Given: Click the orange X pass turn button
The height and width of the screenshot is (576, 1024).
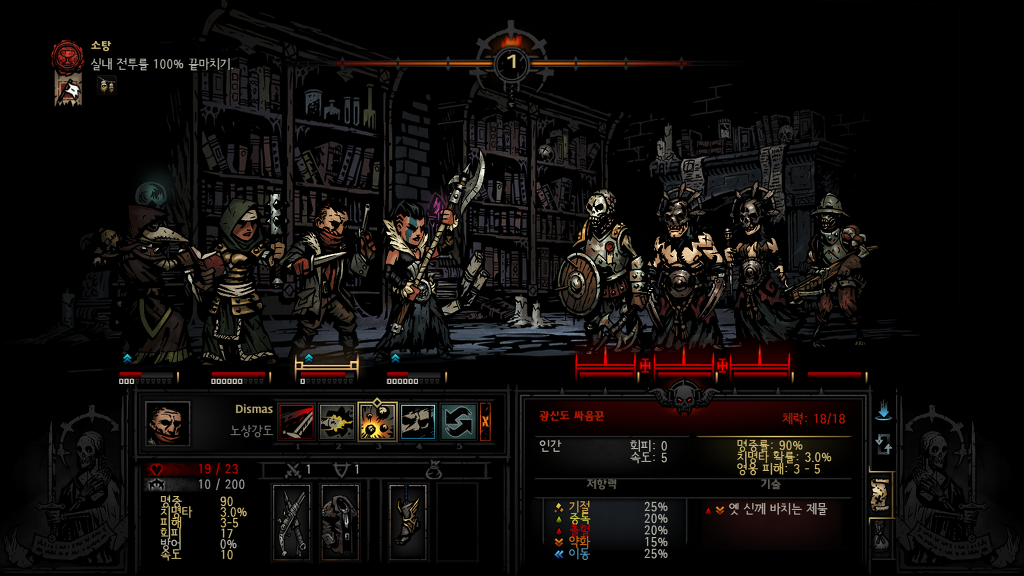Looking at the screenshot, I should click(x=486, y=422).
